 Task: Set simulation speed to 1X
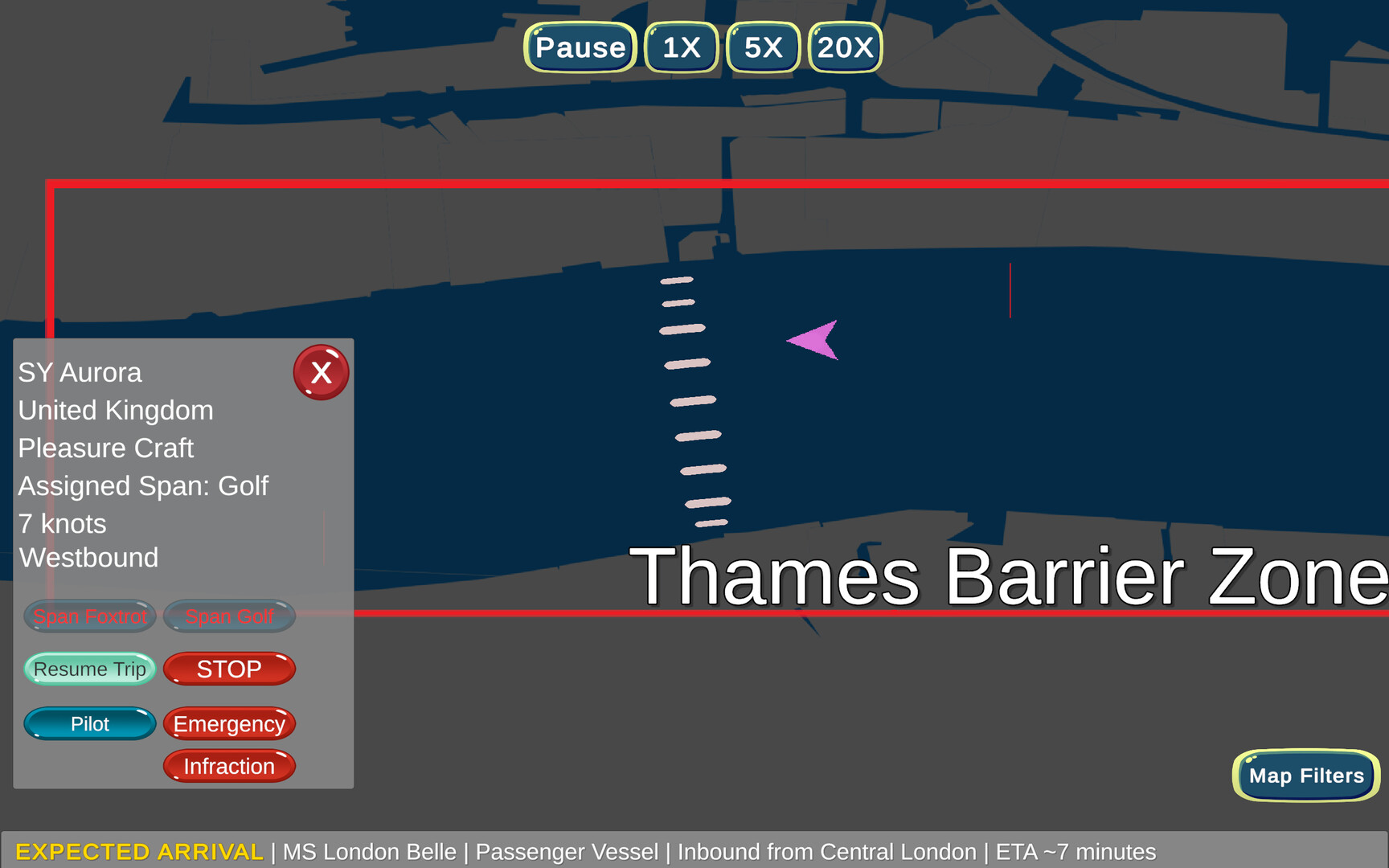[x=681, y=47]
